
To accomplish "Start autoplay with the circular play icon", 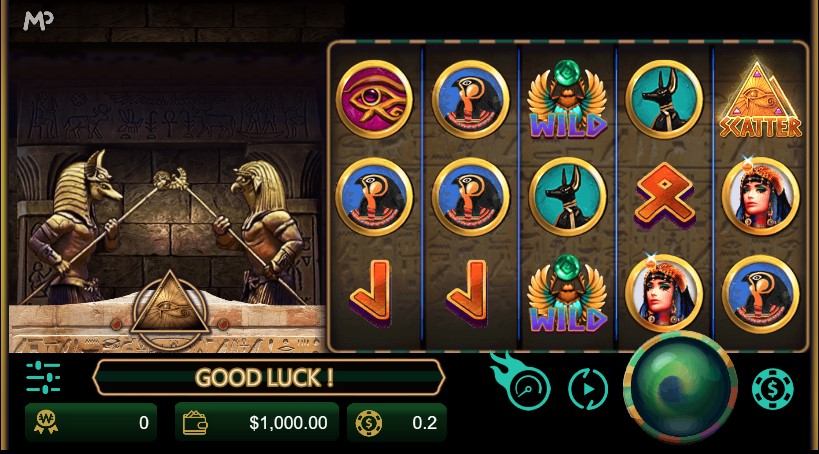I will pos(588,388).
